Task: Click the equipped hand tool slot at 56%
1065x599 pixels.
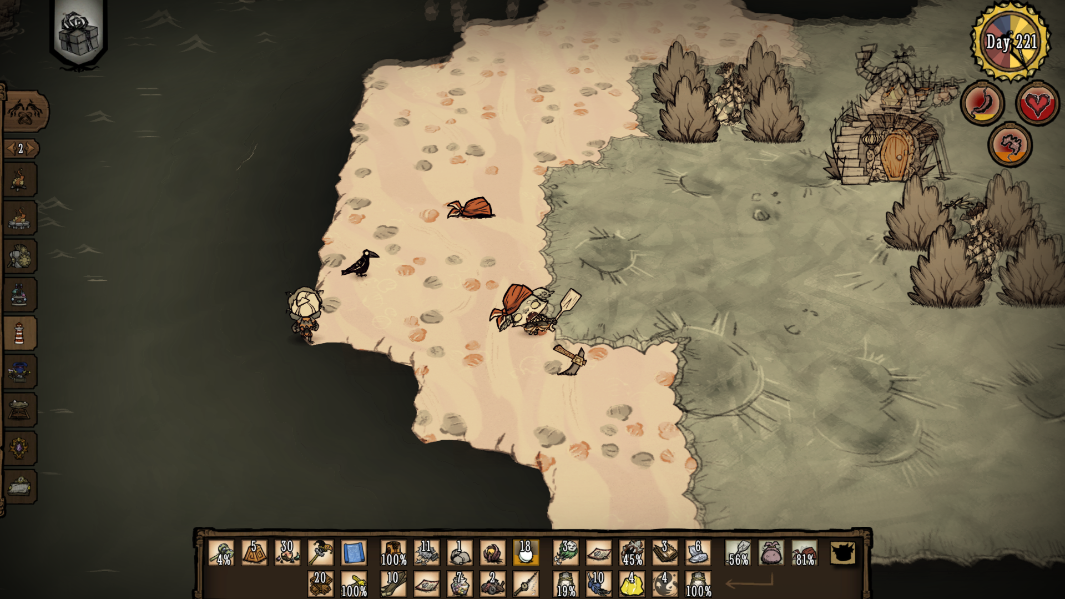Action: tap(738, 553)
